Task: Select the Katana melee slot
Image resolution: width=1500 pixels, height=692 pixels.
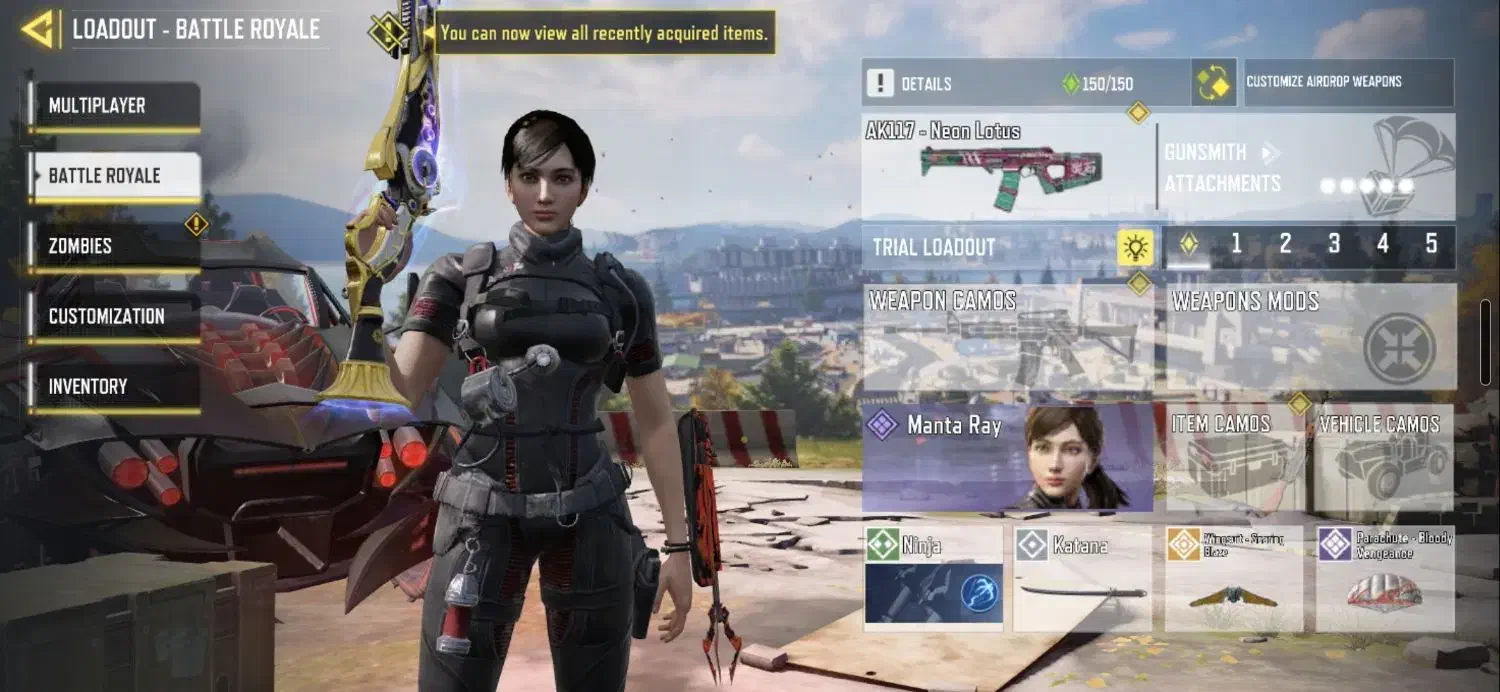Action: (x=1083, y=579)
